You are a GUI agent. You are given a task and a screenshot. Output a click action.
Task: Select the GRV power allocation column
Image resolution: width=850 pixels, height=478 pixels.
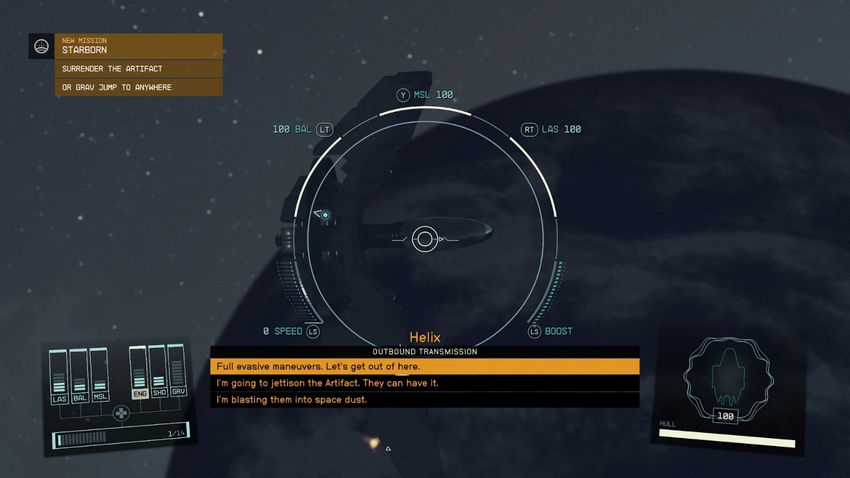point(179,374)
